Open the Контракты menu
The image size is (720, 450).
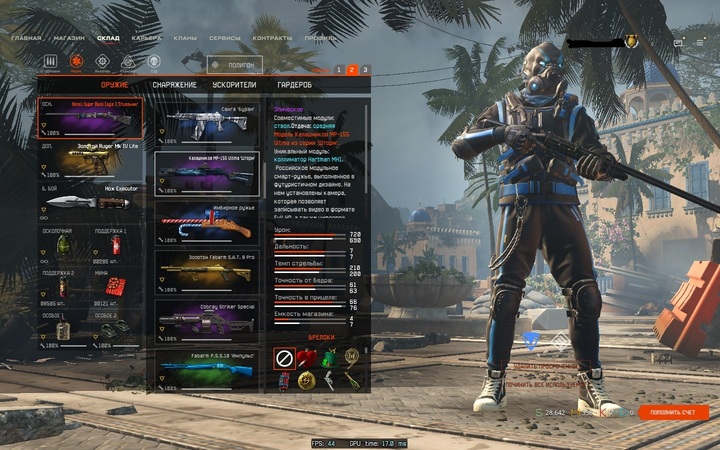(x=272, y=38)
